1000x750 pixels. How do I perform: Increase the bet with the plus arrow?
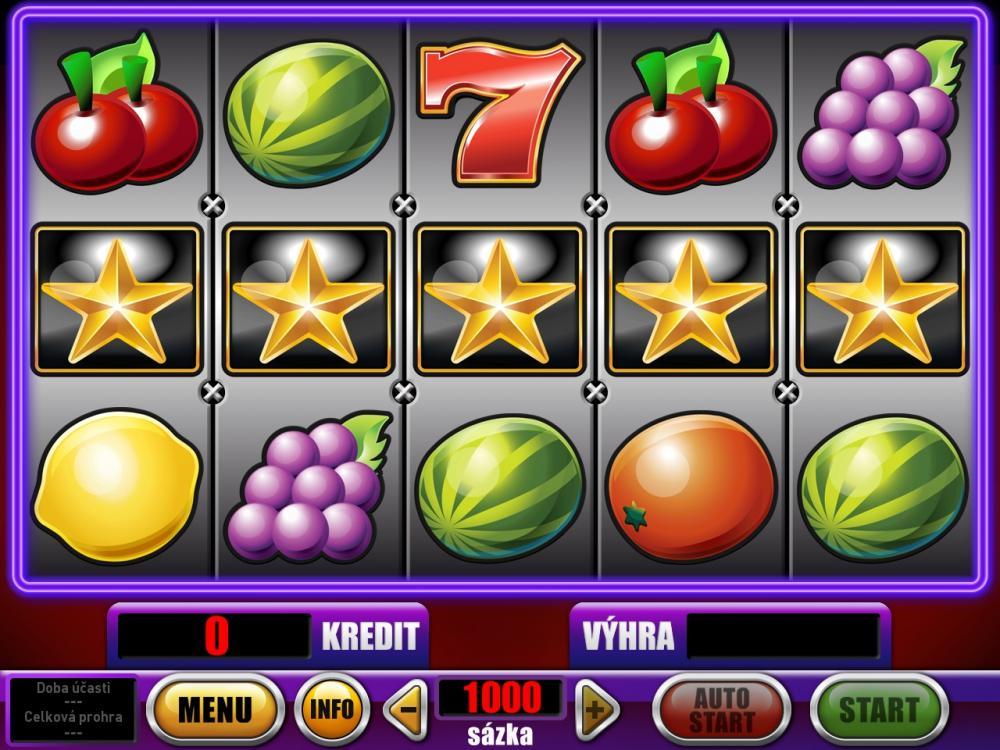click(596, 710)
